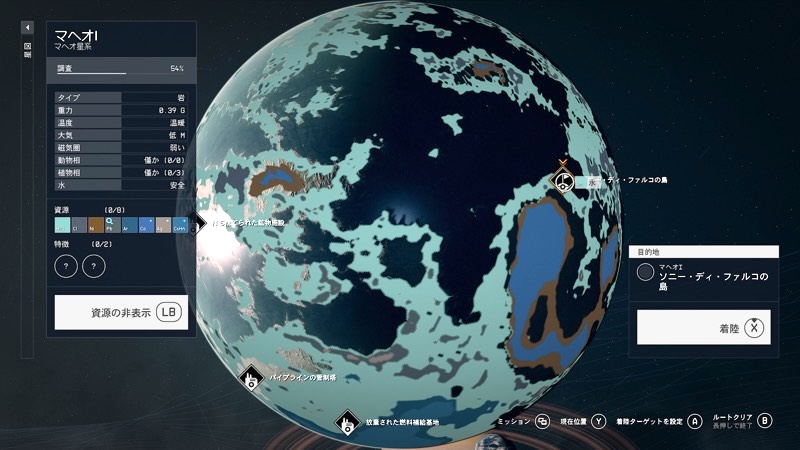Select the 着陸 land button
800x450 pixels.
[704, 327]
